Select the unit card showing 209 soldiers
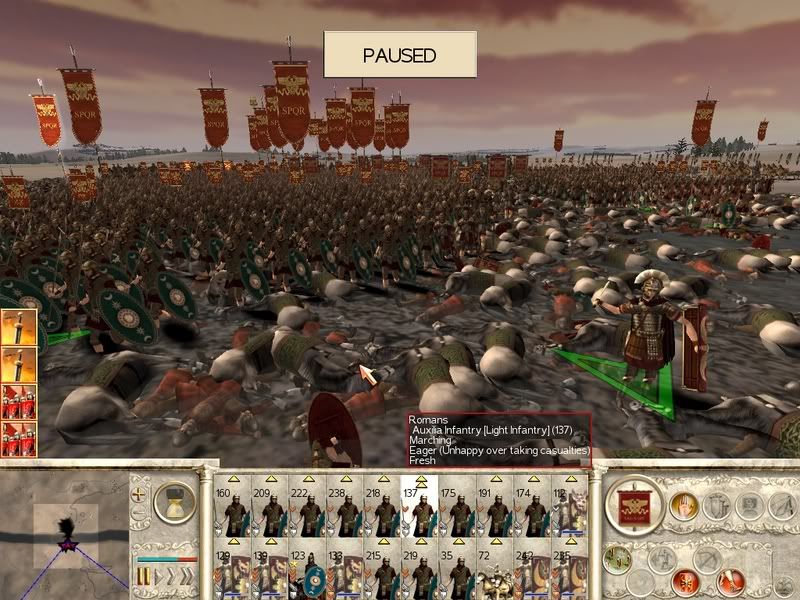Screen dimensions: 800x600 [x=271, y=511]
